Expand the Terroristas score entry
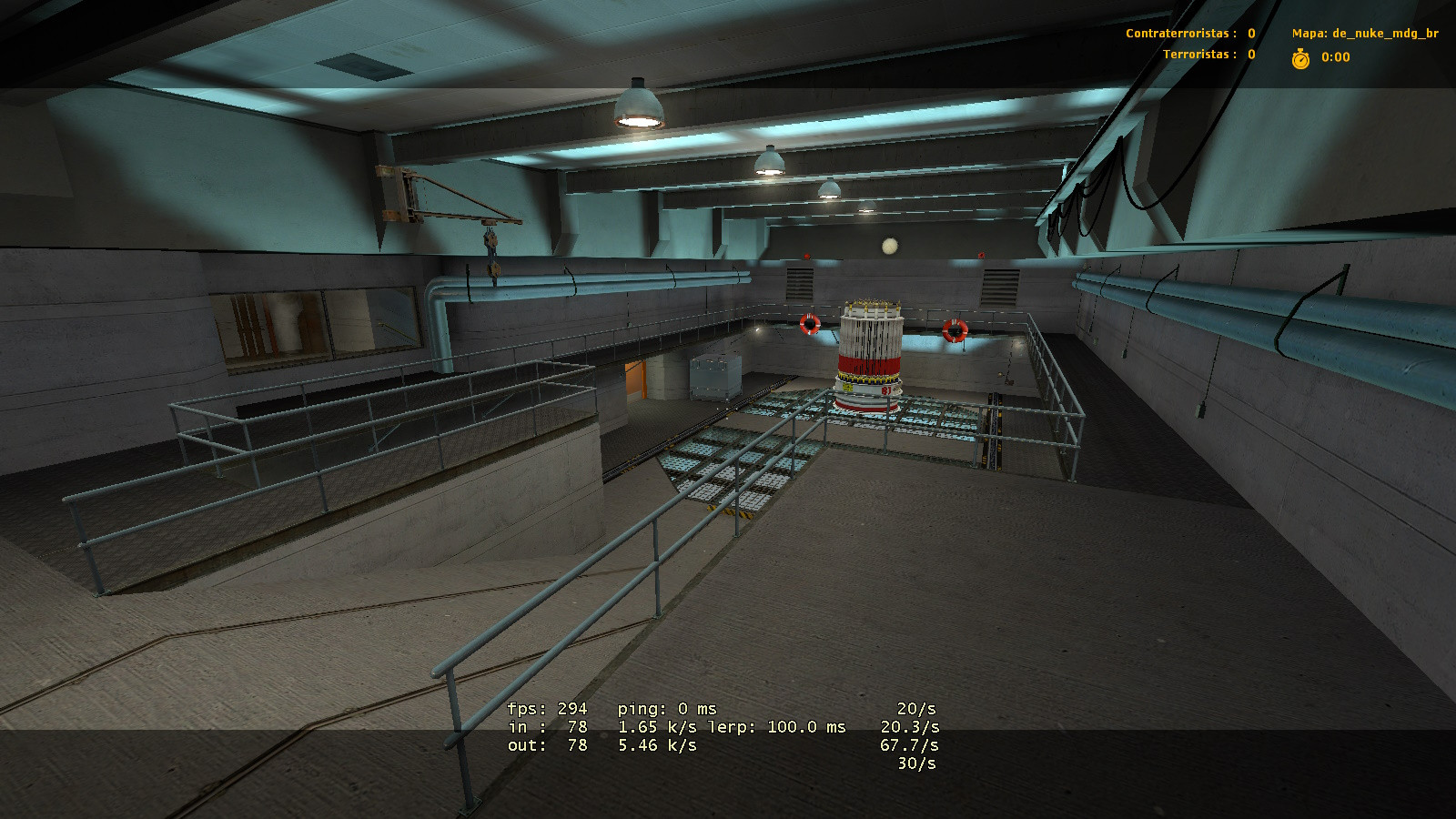Viewport: 1456px width, 819px height. pos(1208,56)
